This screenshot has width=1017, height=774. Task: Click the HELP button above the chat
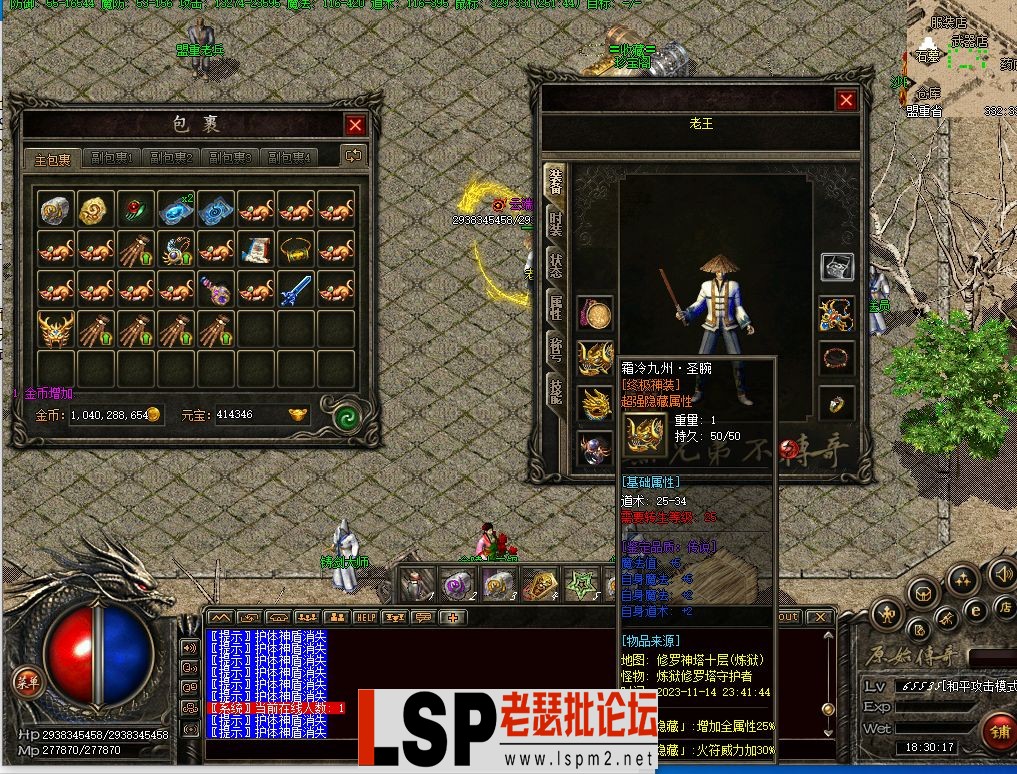pyautogui.click(x=366, y=617)
